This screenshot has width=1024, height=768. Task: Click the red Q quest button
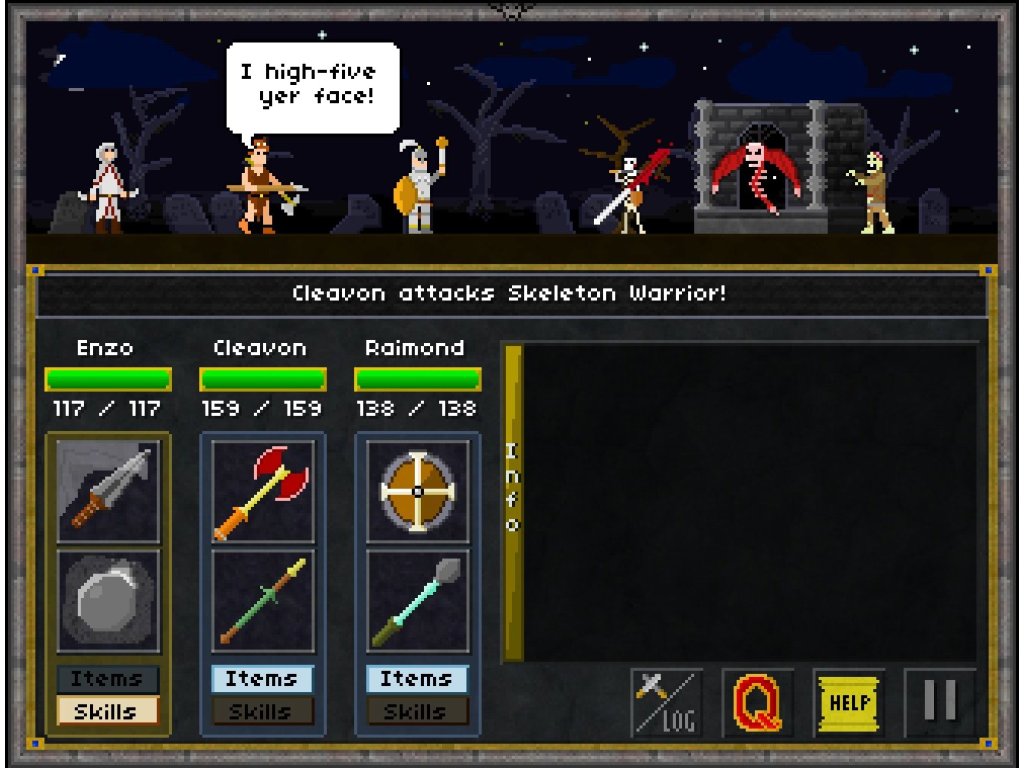point(758,702)
